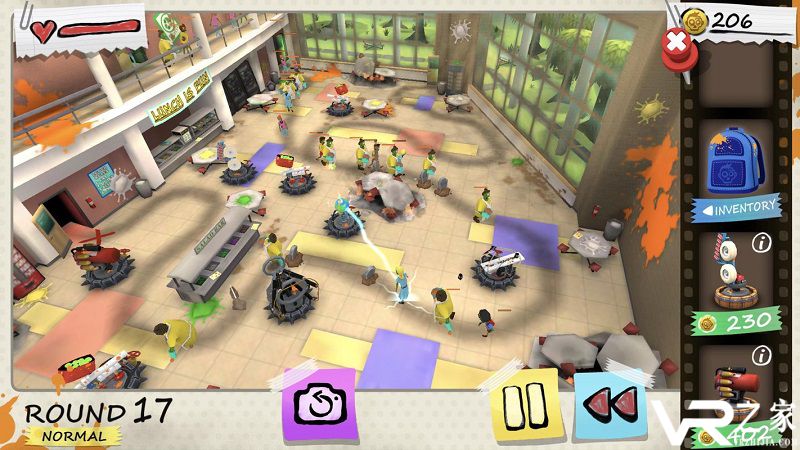The image size is (800, 450).
Task: Close the tower panel with the red X
Action: click(x=677, y=43)
